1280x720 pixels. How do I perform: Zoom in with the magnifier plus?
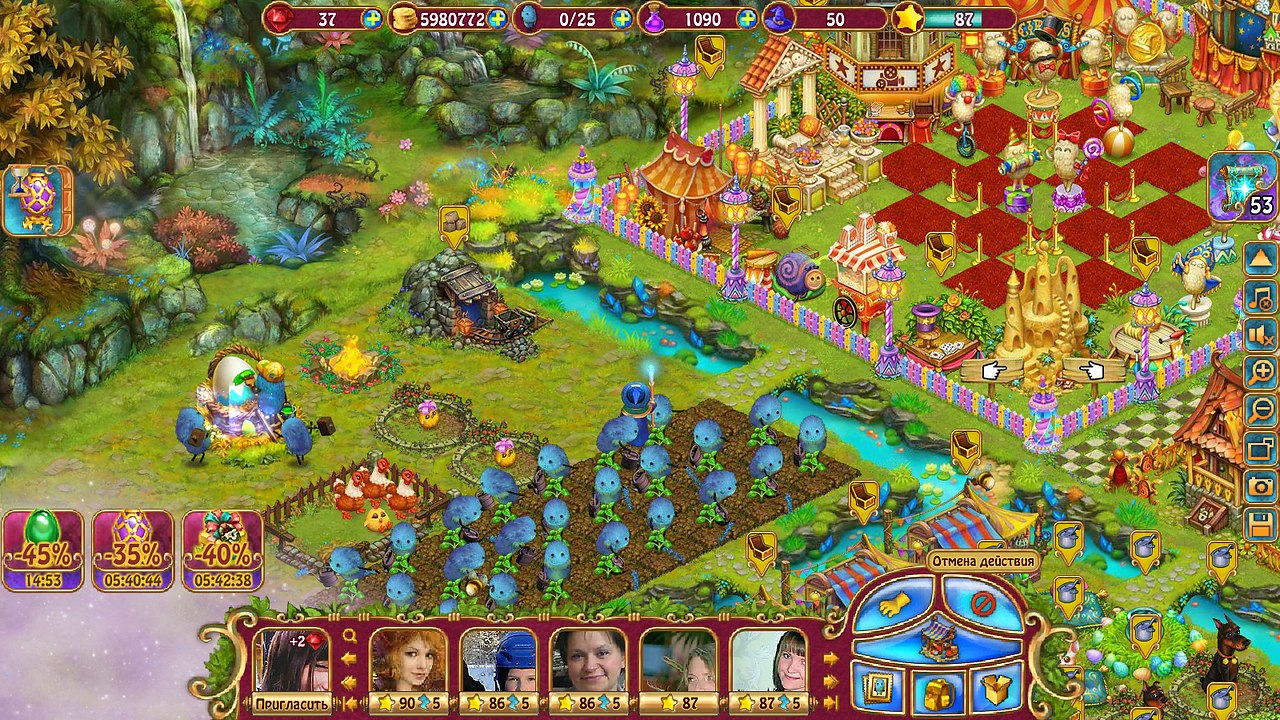point(1261,372)
